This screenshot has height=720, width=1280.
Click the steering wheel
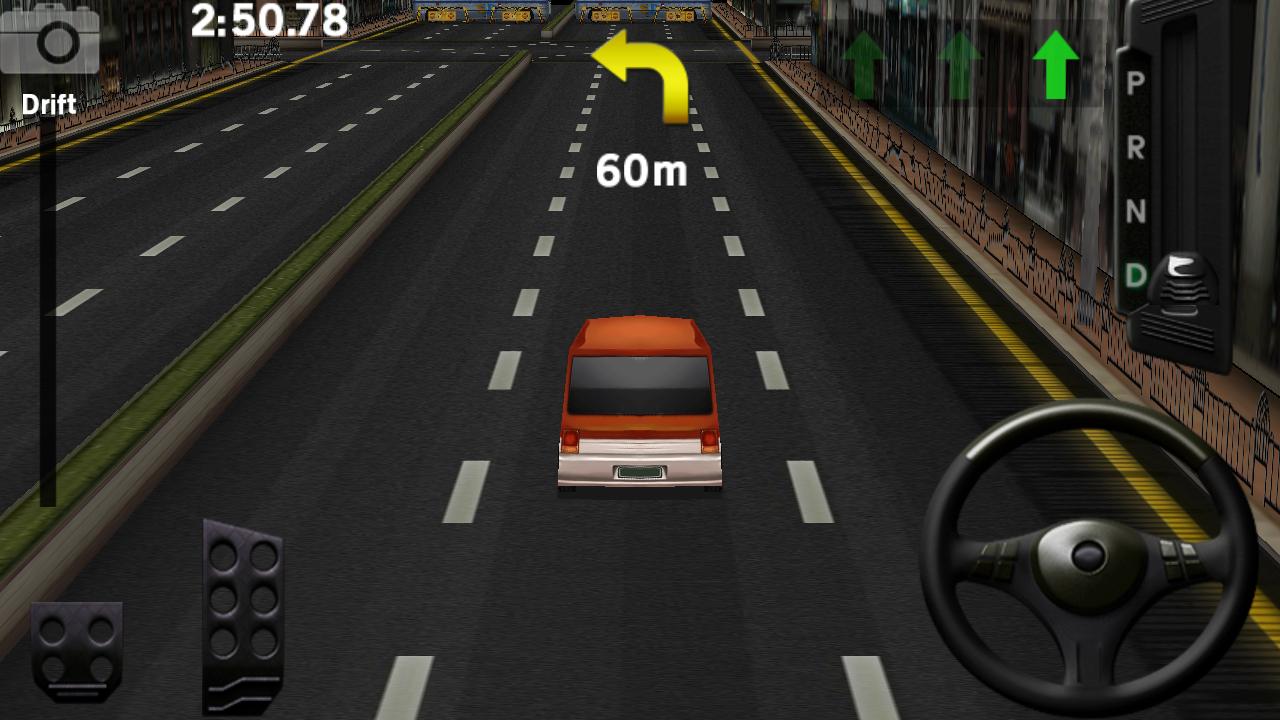pyautogui.click(x=1088, y=556)
